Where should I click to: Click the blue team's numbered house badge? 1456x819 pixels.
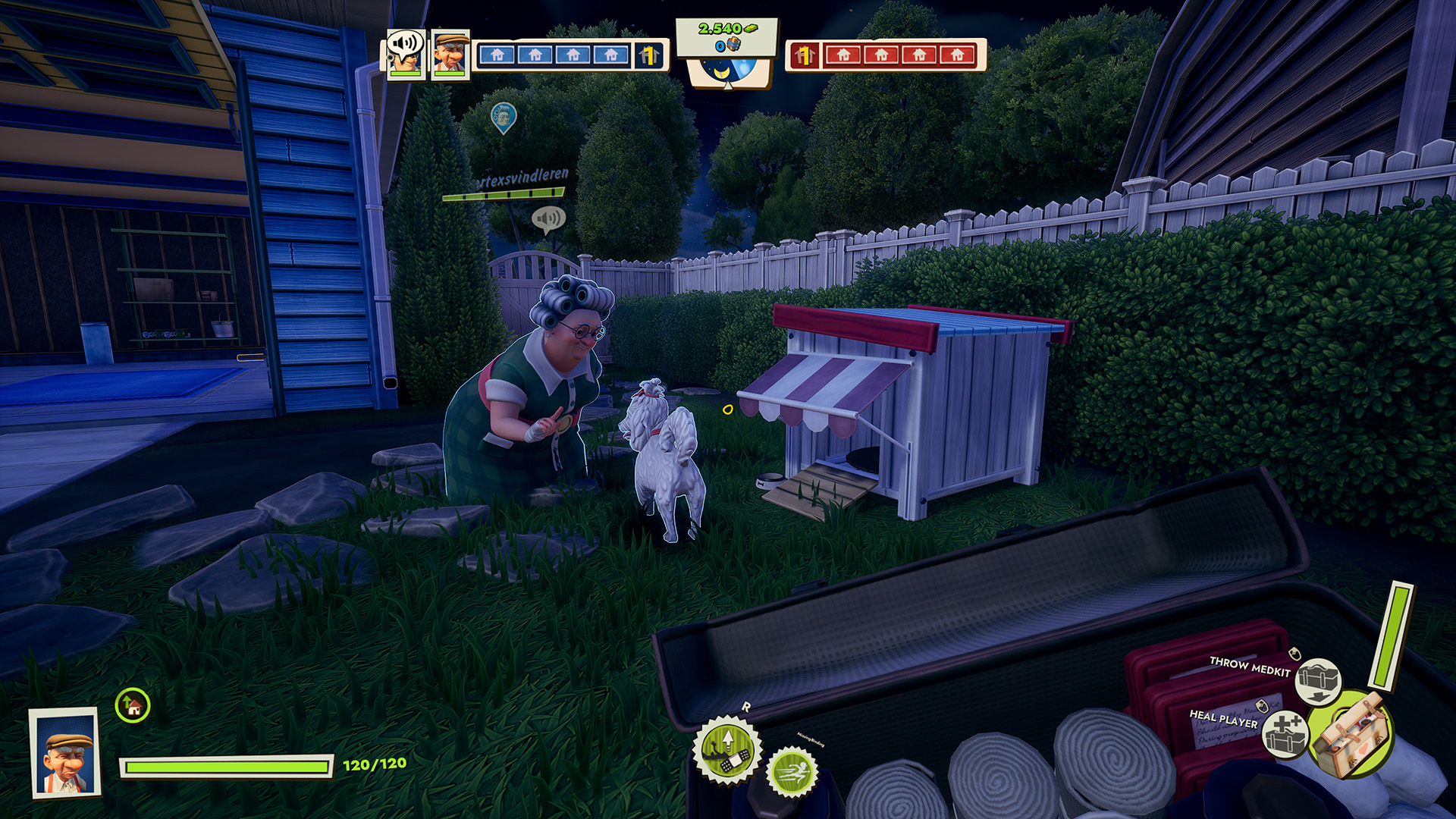pyautogui.click(x=648, y=55)
